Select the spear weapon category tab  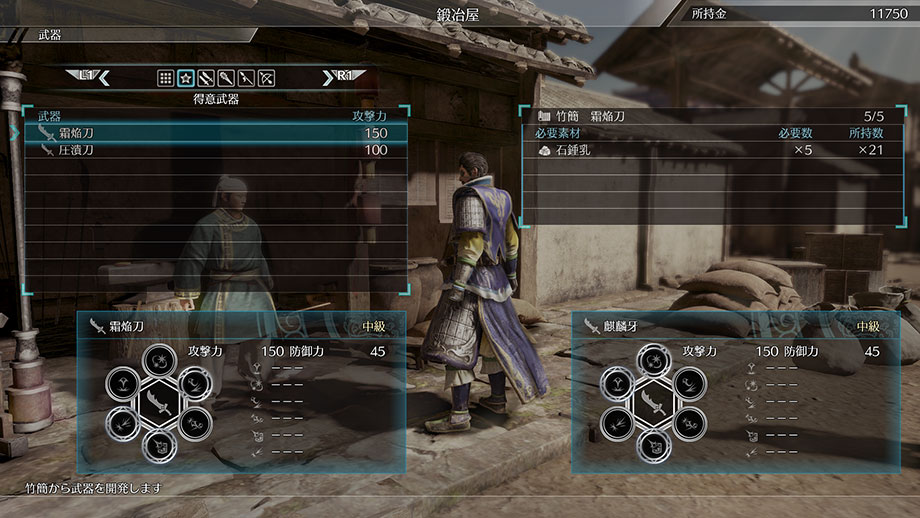click(x=246, y=77)
